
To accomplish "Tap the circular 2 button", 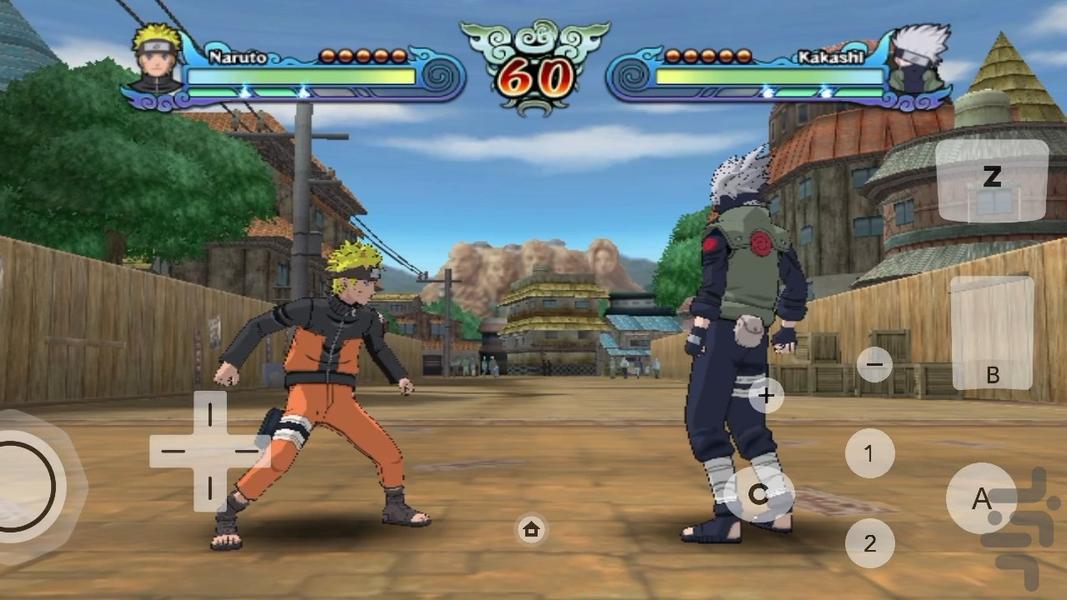I will [869, 543].
